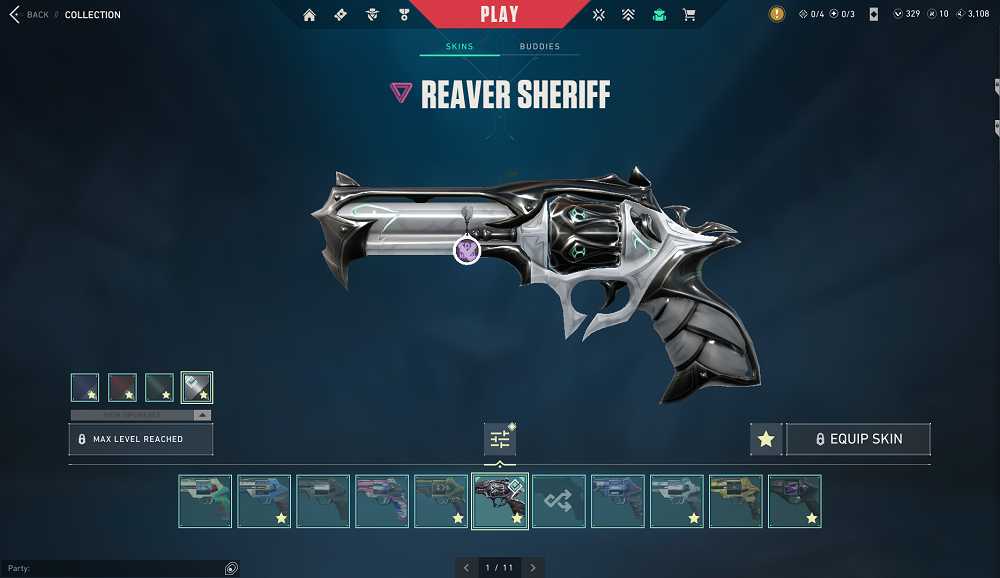Click the Max Level Reached button
The height and width of the screenshot is (578, 1000).
point(140,439)
